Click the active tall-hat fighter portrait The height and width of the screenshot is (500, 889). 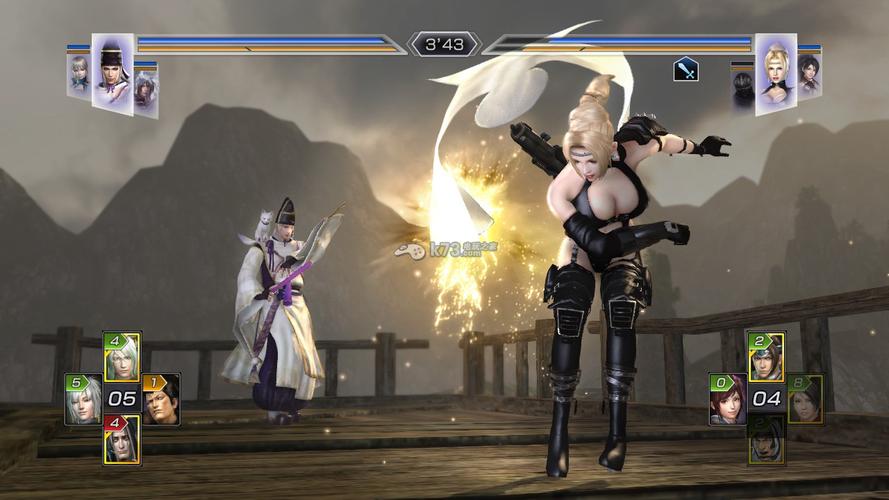click(113, 73)
